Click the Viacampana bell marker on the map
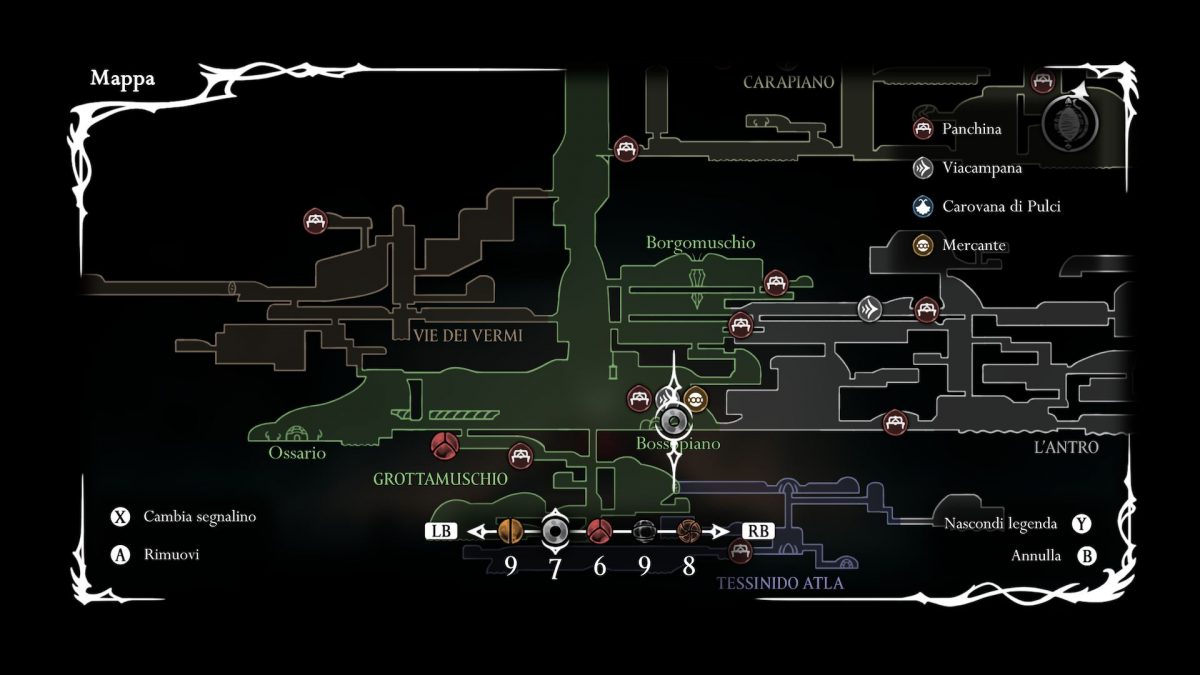1200x675 pixels. click(870, 309)
